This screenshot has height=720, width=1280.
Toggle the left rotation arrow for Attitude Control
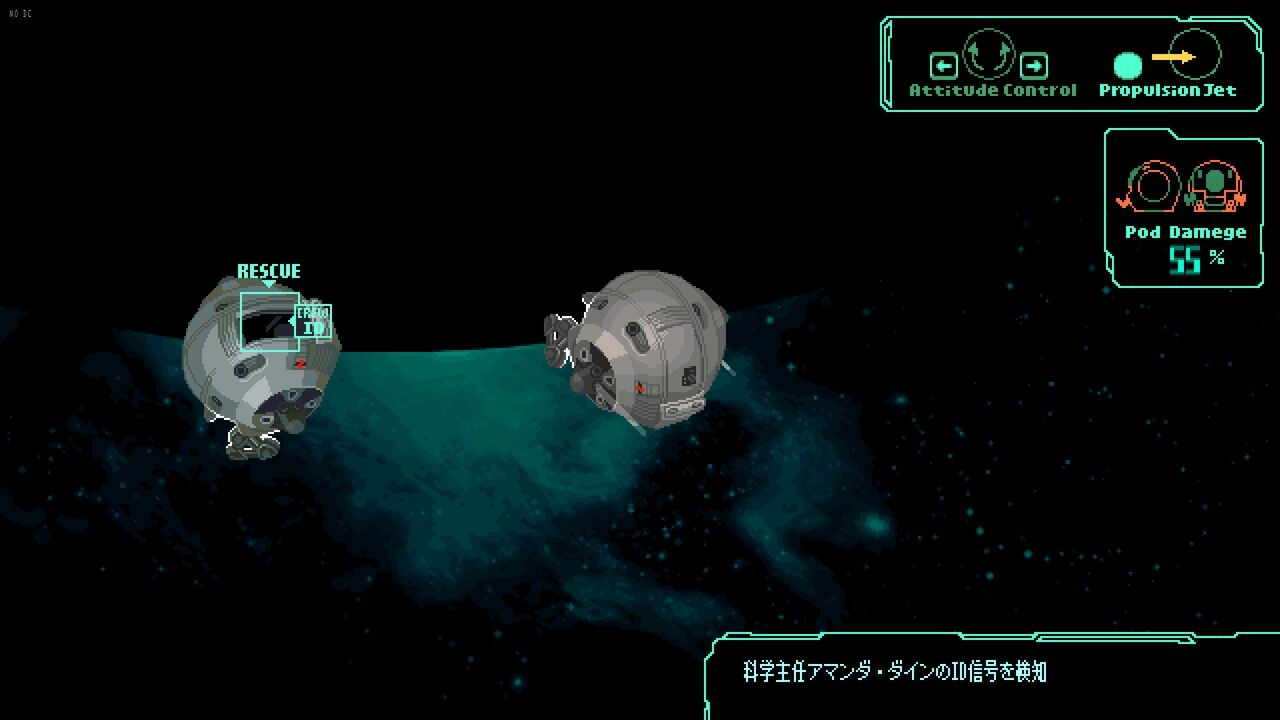(944, 64)
